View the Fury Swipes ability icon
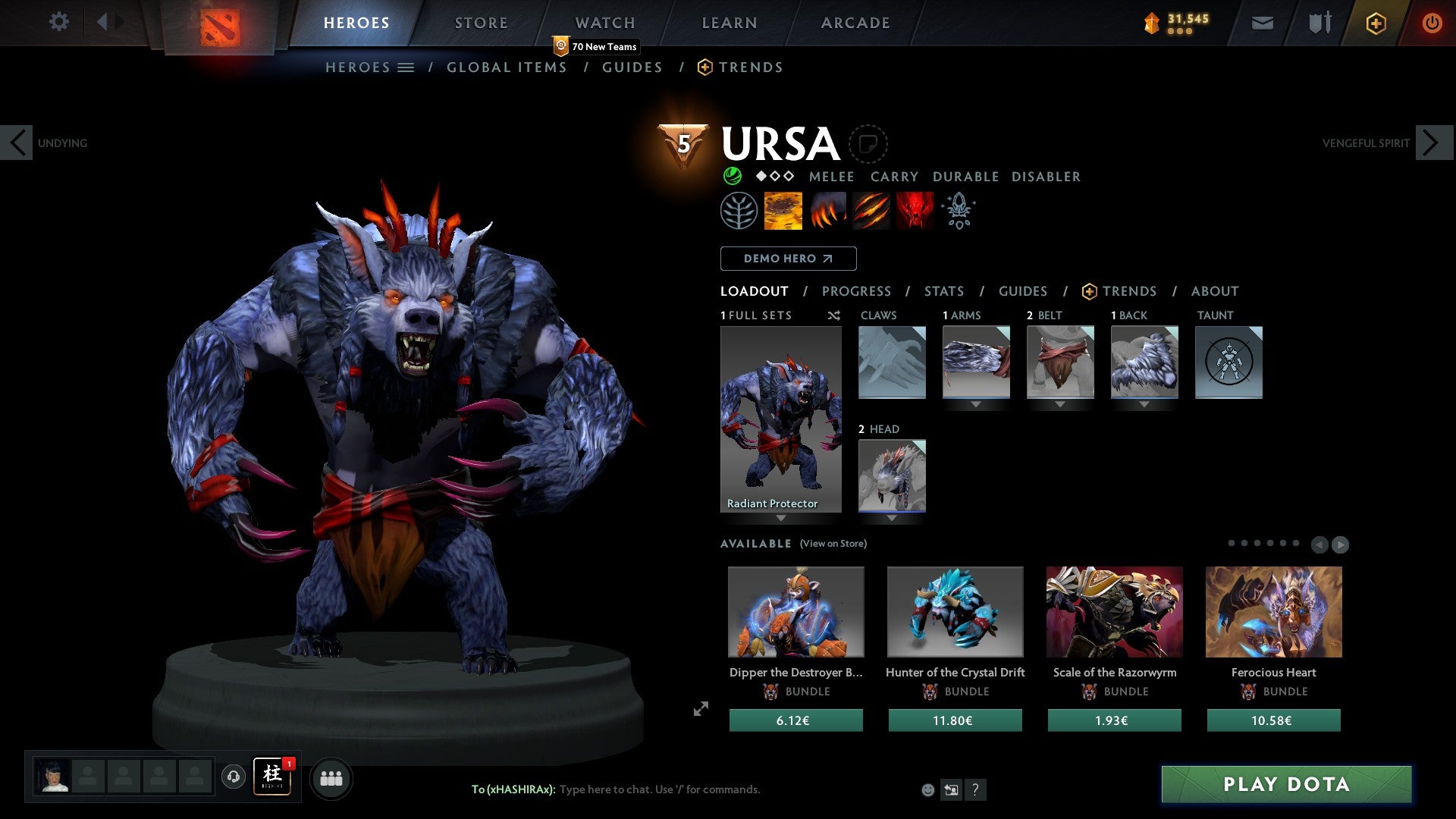Screen dimensions: 1456x819 (871, 211)
